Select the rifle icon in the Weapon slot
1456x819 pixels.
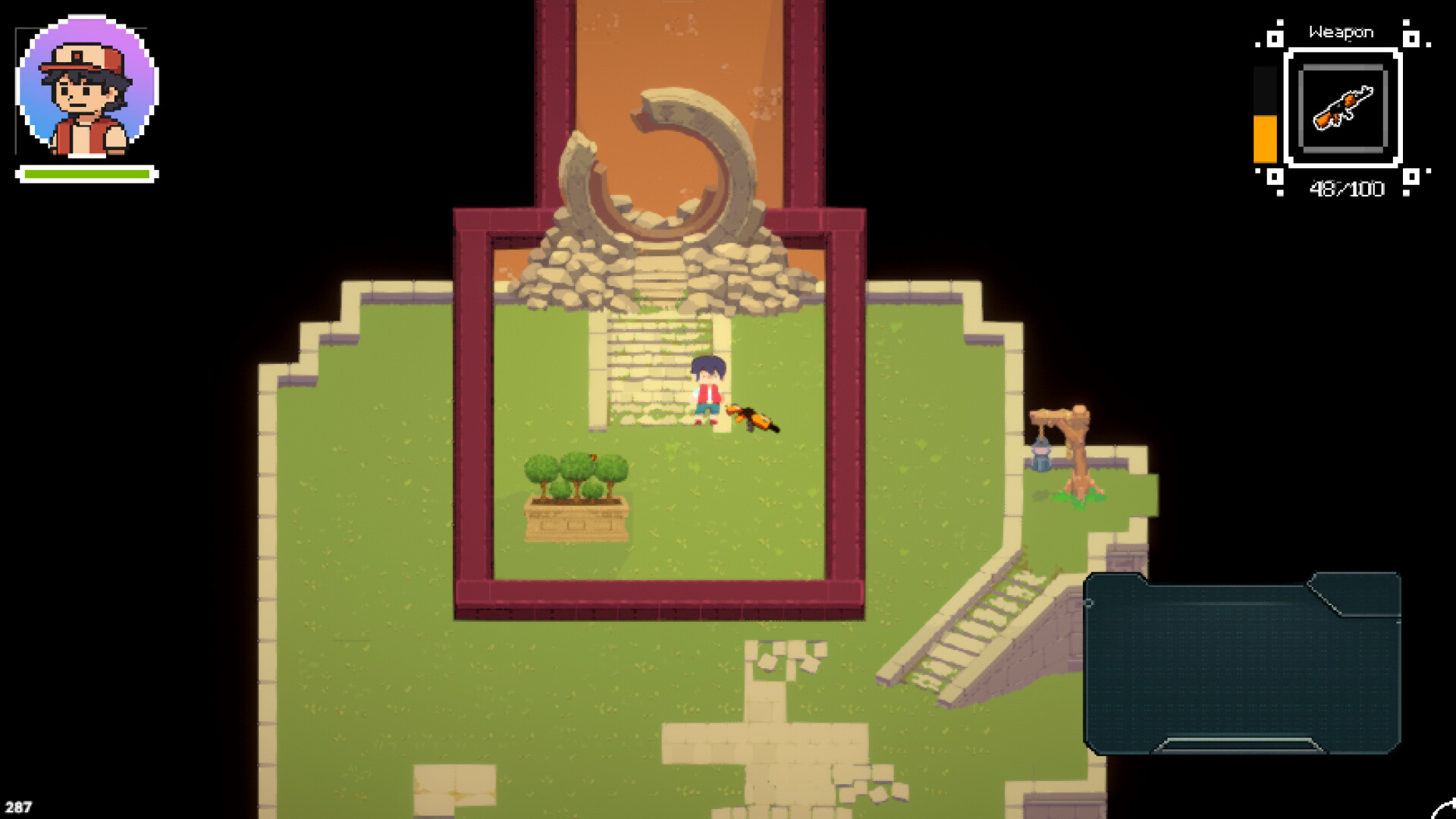point(1345,108)
